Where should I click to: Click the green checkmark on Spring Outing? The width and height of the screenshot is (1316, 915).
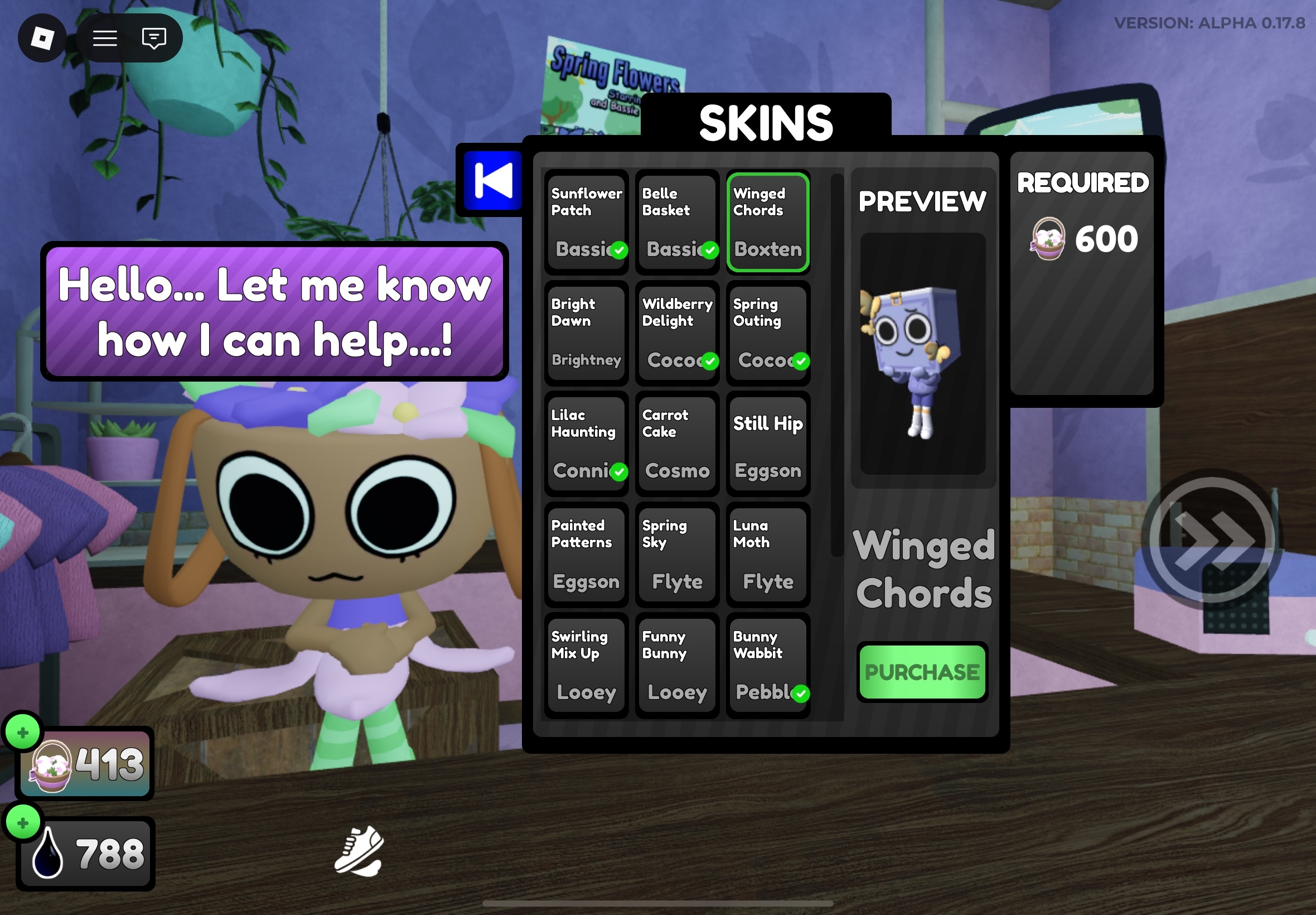point(800,360)
